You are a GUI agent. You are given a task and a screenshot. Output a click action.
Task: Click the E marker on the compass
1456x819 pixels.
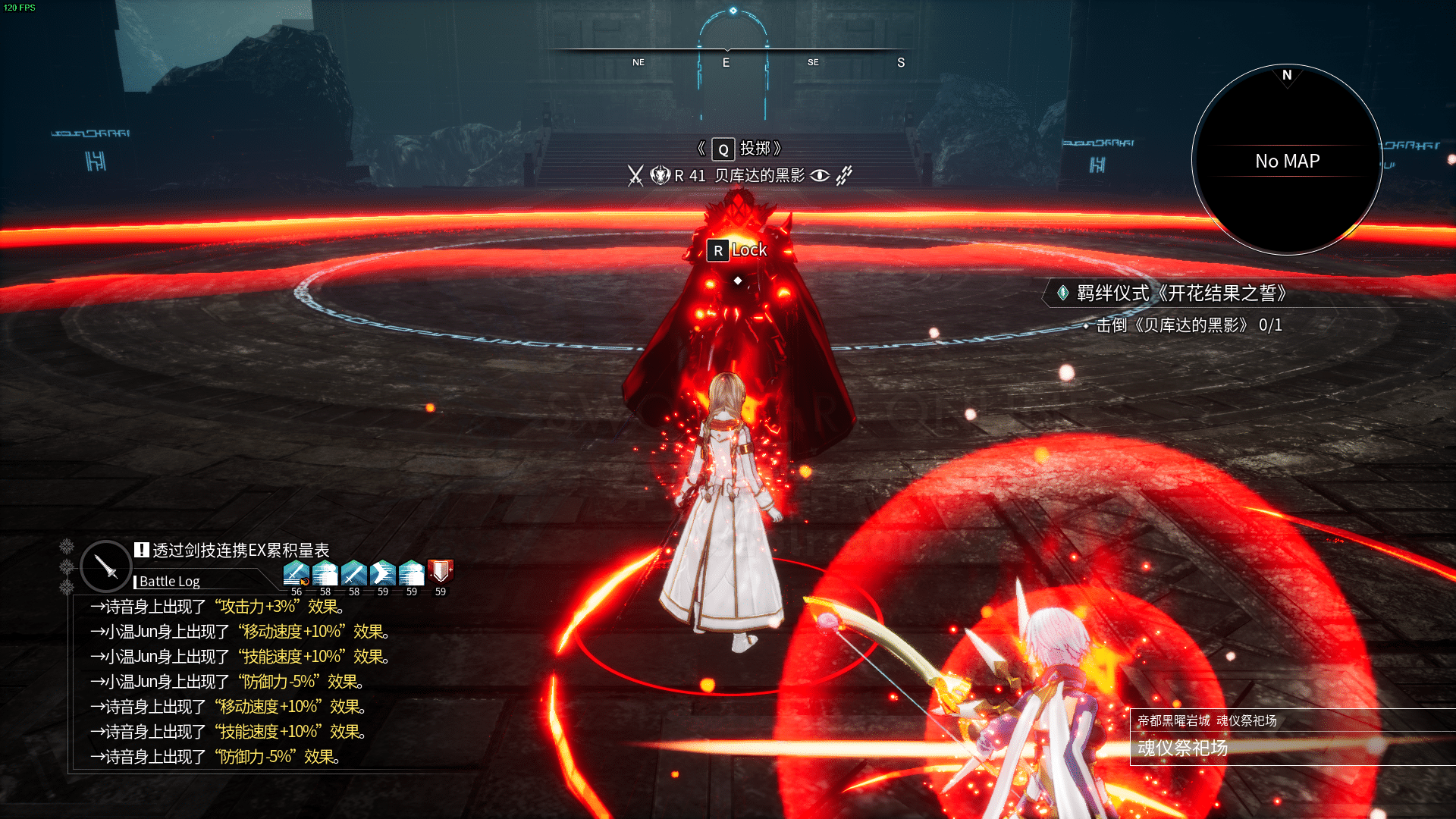(726, 63)
